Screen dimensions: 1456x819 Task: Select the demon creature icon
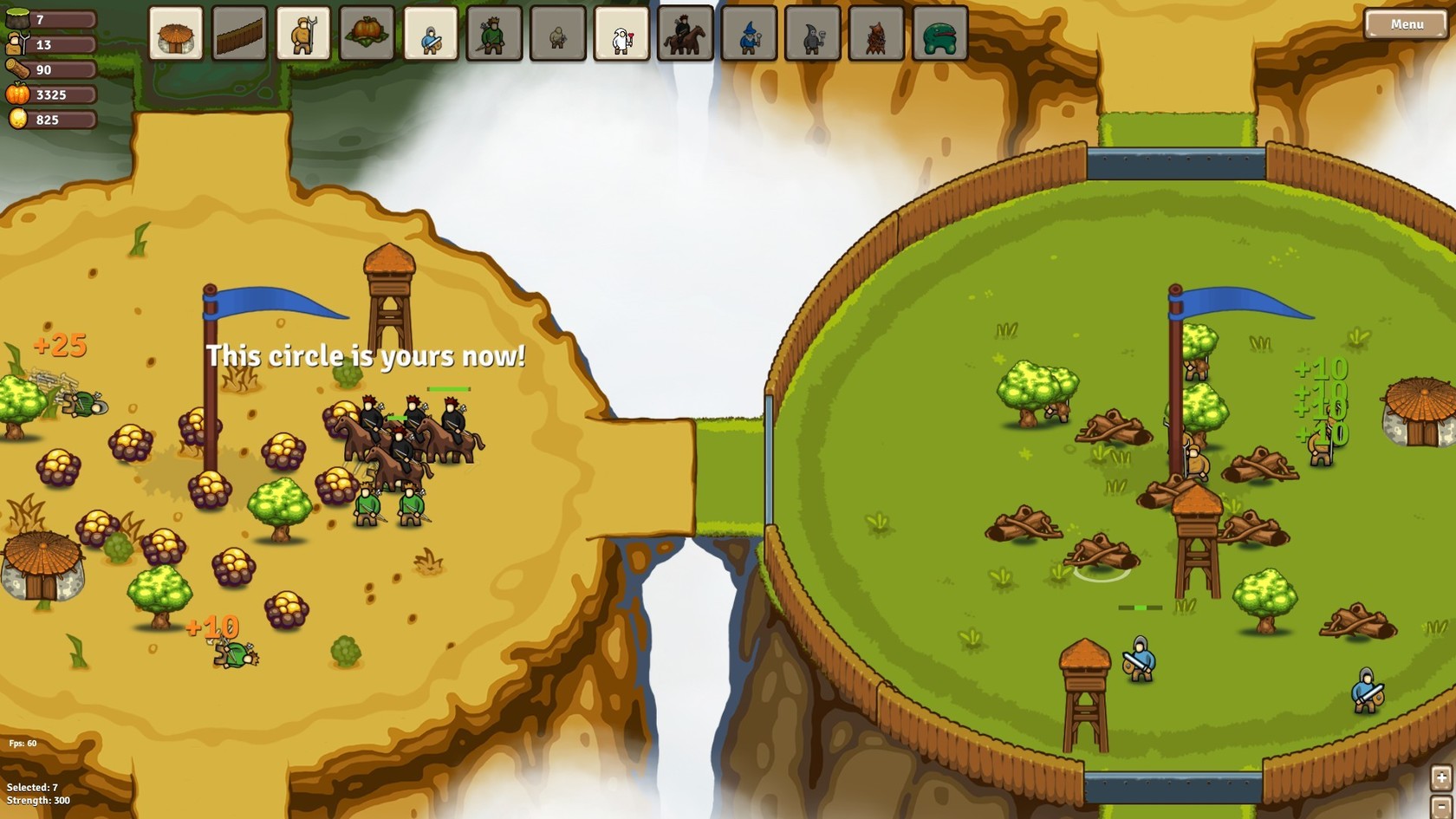tap(875, 36)
